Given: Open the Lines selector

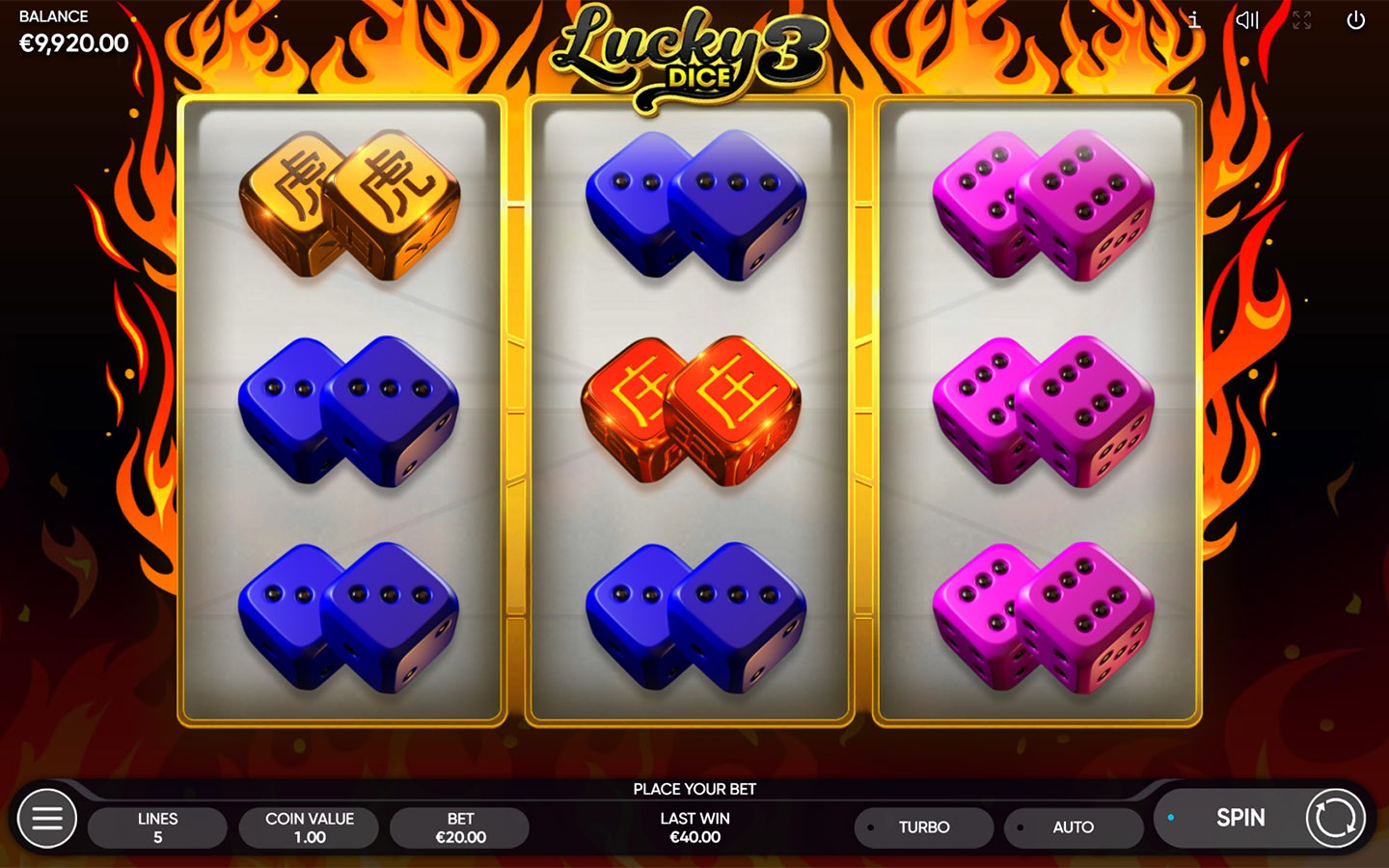Looking at the screenshot, I should click(157, 827).
